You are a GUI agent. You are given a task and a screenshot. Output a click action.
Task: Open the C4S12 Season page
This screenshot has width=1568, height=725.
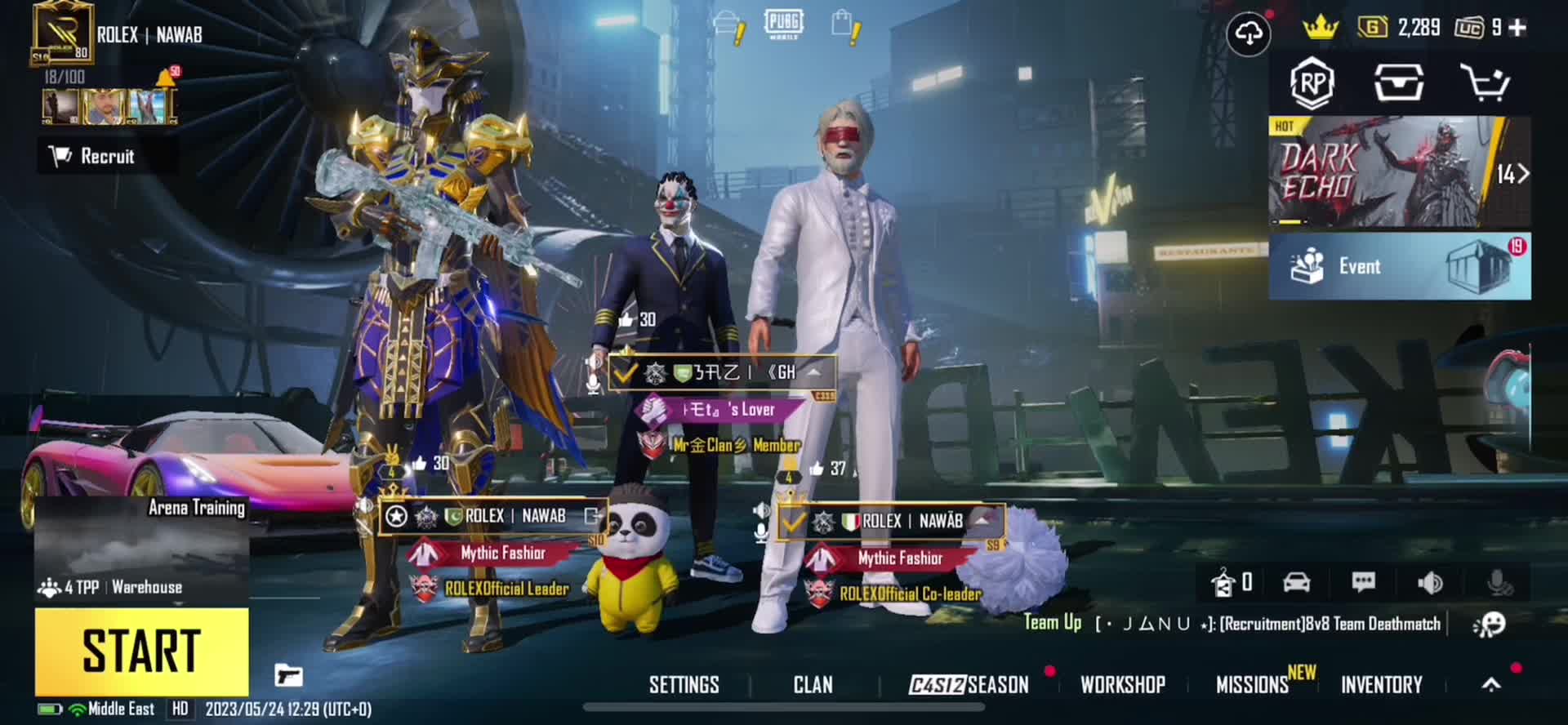(x=969, y=684)
